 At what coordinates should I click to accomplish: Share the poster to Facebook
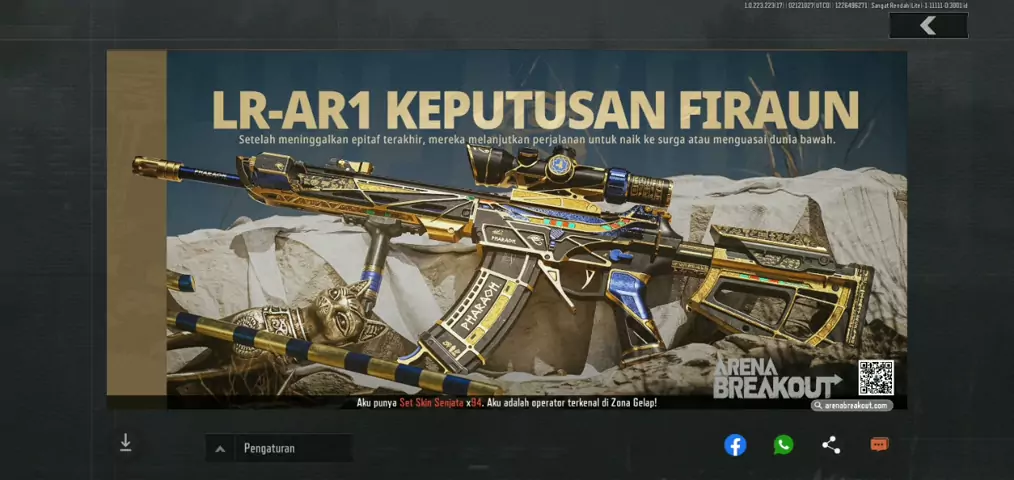pos(735,445)
